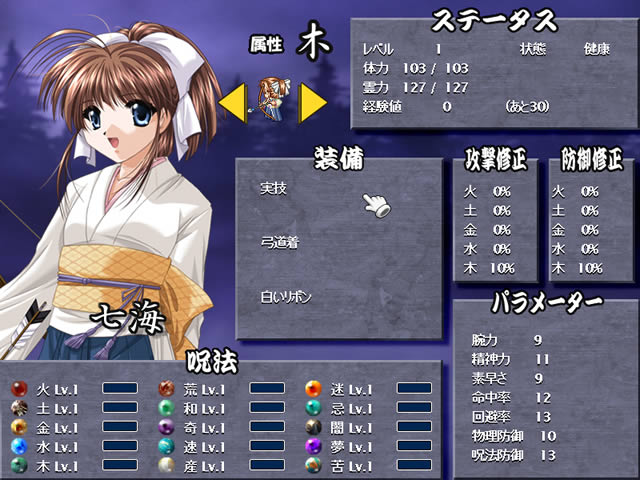640x480 pixels.
Task: Select the 苦 Lv.1 spell
Action: pos(349,466)
